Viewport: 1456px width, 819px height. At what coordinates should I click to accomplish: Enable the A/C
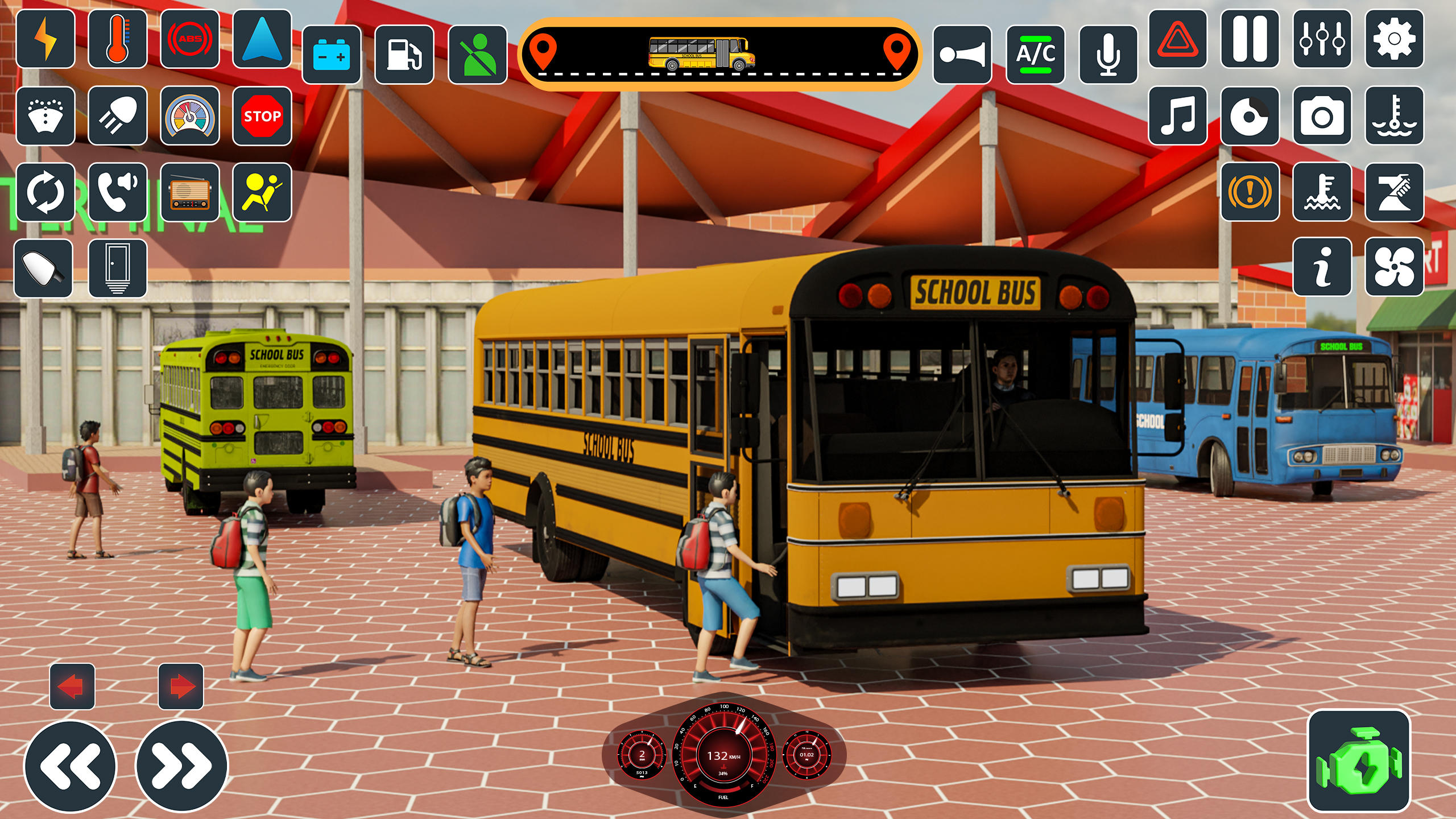pos(1035,54)
